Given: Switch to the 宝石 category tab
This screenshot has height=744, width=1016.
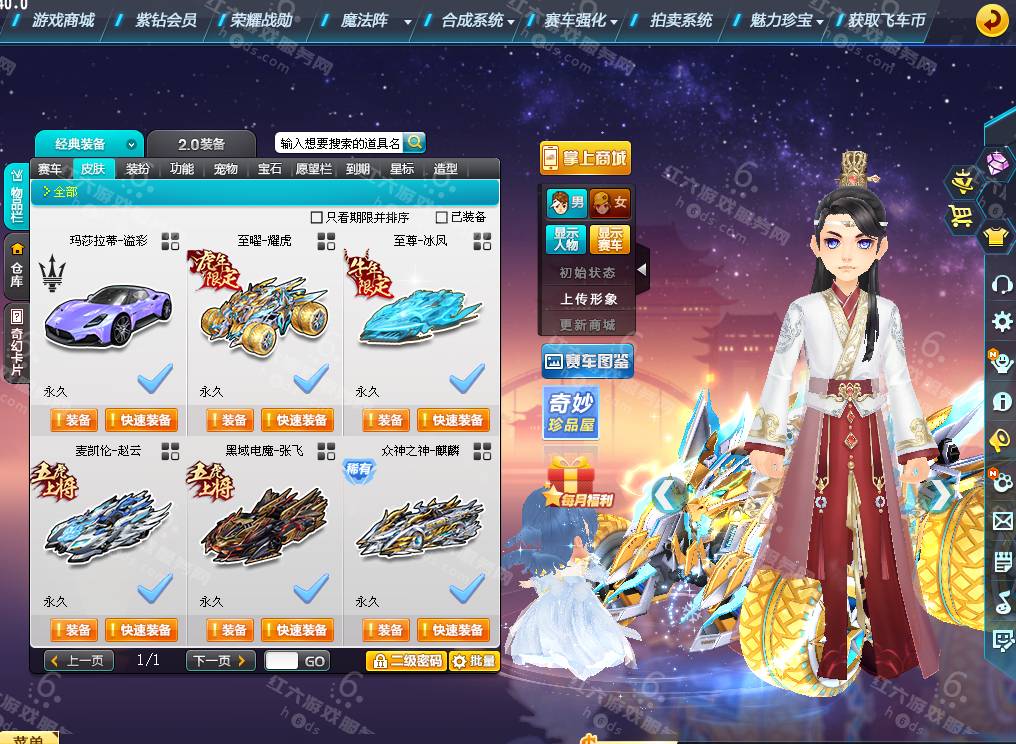Looking at the screenshot, I should click(270, 169).
